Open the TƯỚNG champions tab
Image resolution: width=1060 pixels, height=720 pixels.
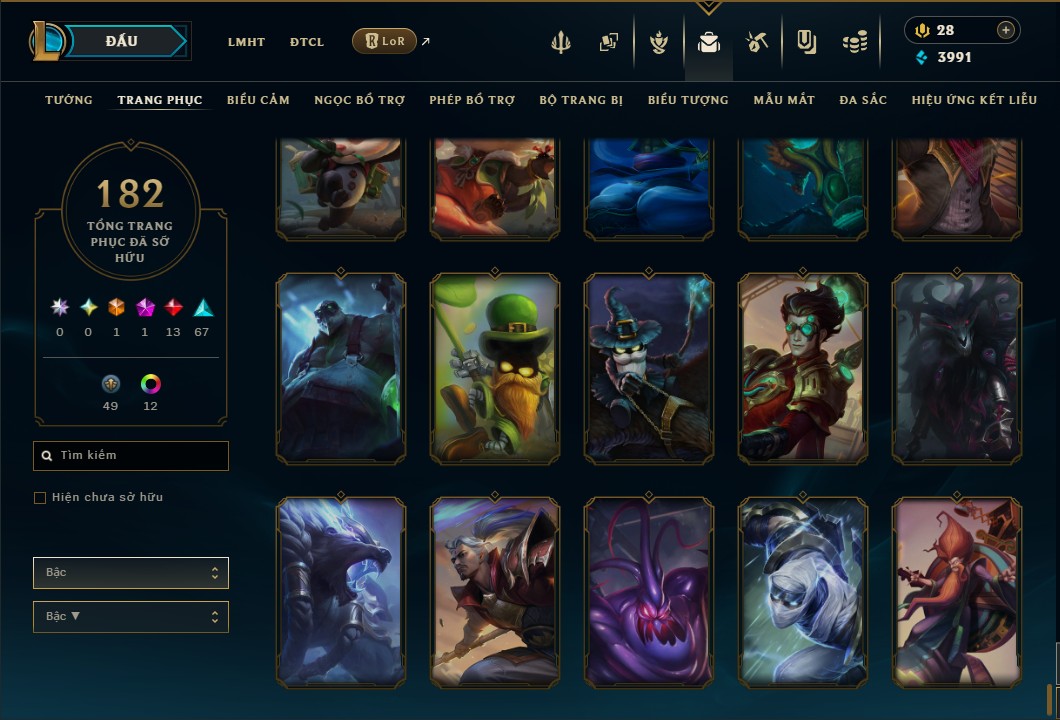coord(69,100)
